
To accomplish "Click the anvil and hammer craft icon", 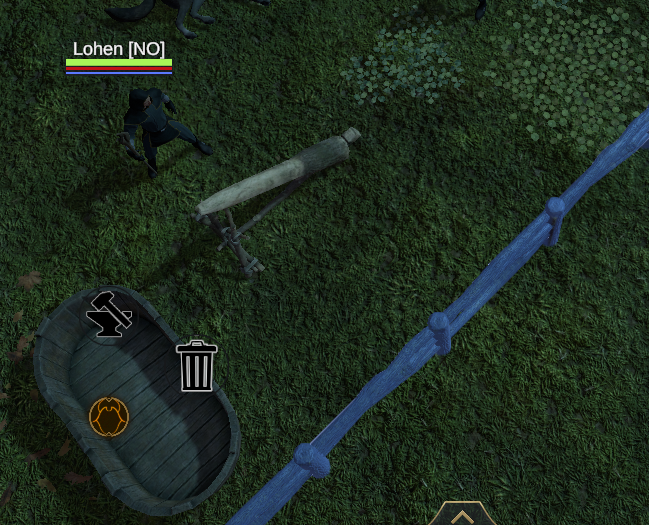I will (x=109, y=315).
